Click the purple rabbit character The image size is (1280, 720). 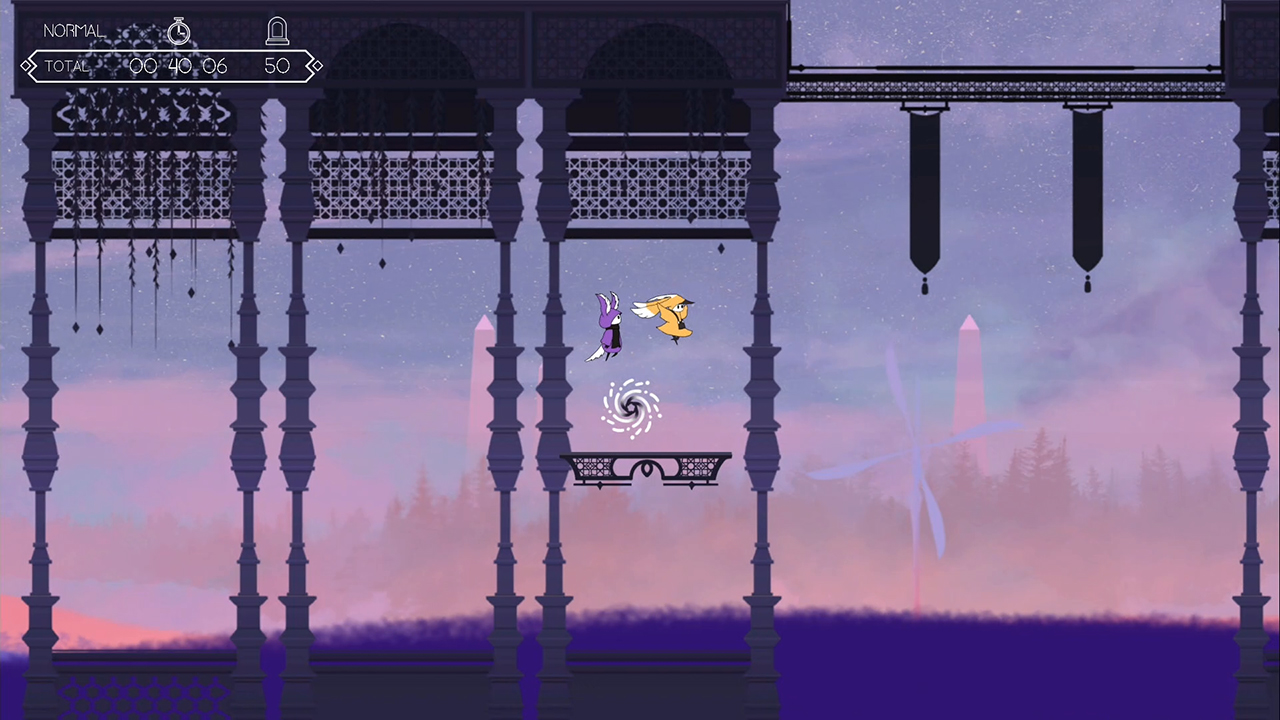point(609,325)
